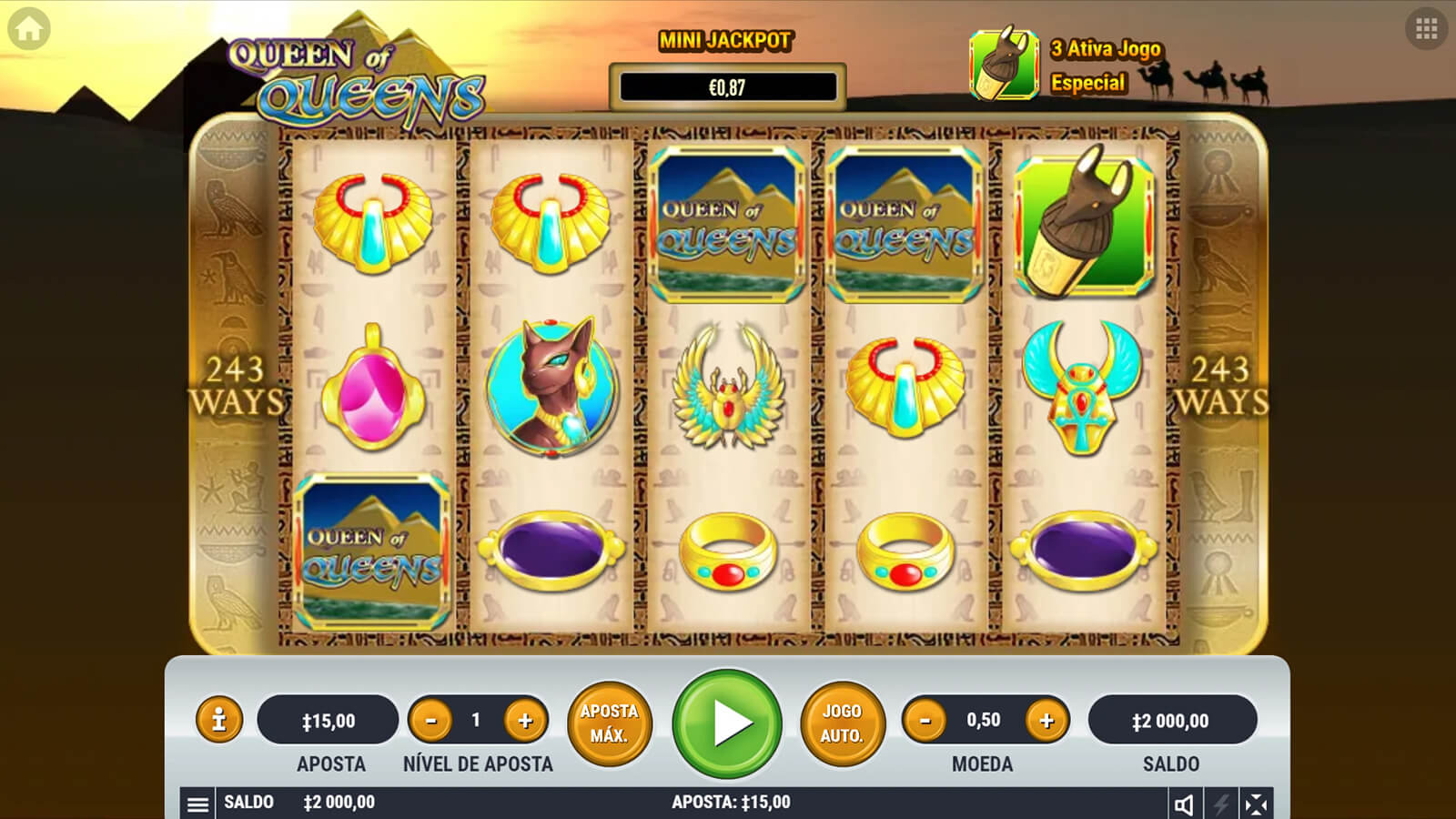The height and width of the screenshot is (819, 1456).
Task: Toggle the lightning bolt quick-spin
Action: 1220,804
